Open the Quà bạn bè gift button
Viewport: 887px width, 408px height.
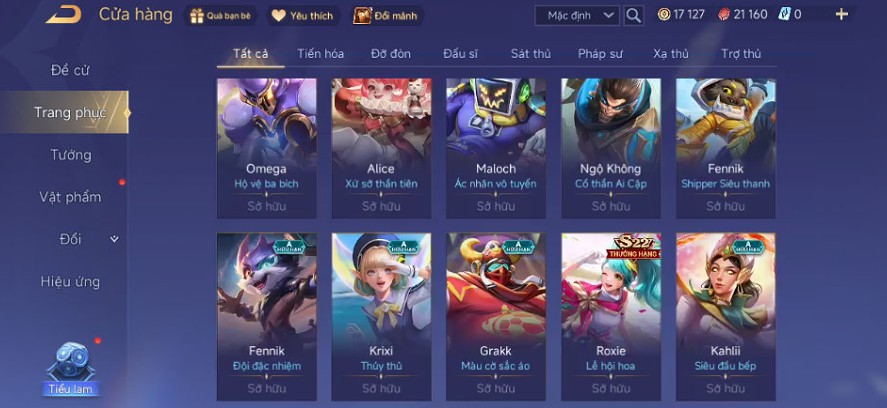[x=222, y=15]
